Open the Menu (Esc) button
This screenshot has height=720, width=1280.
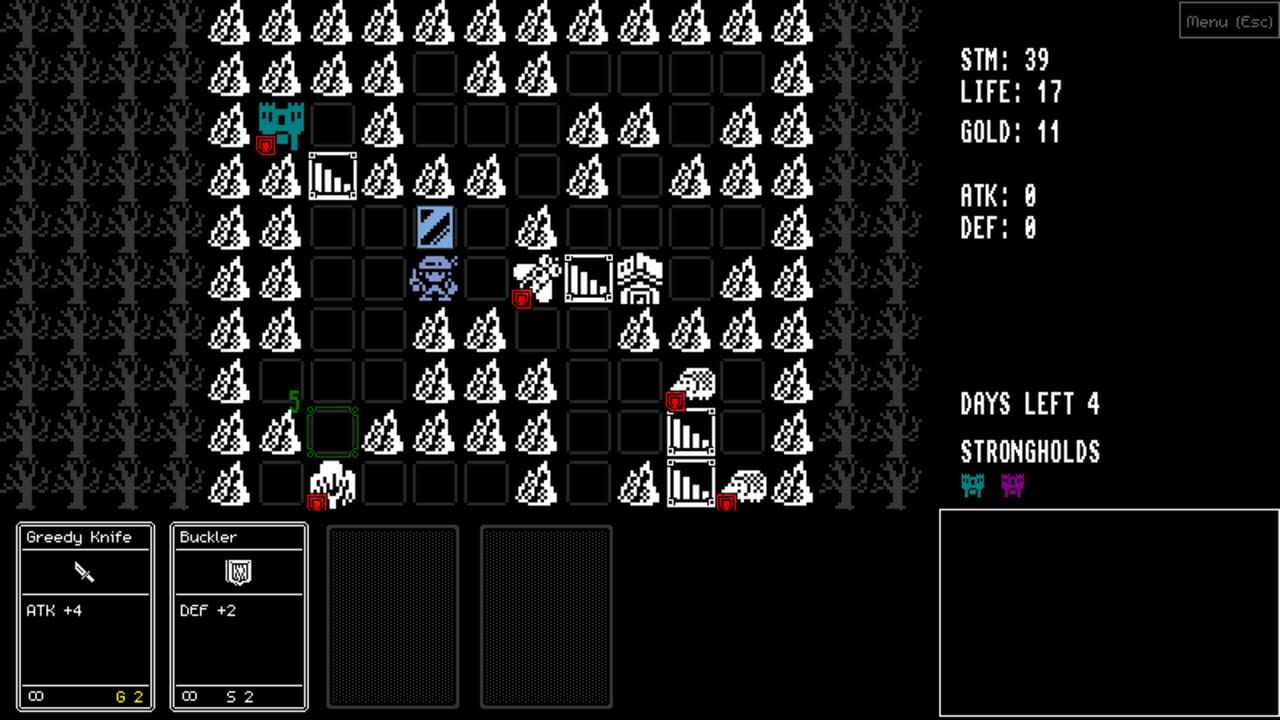[x=1228, y=21]
